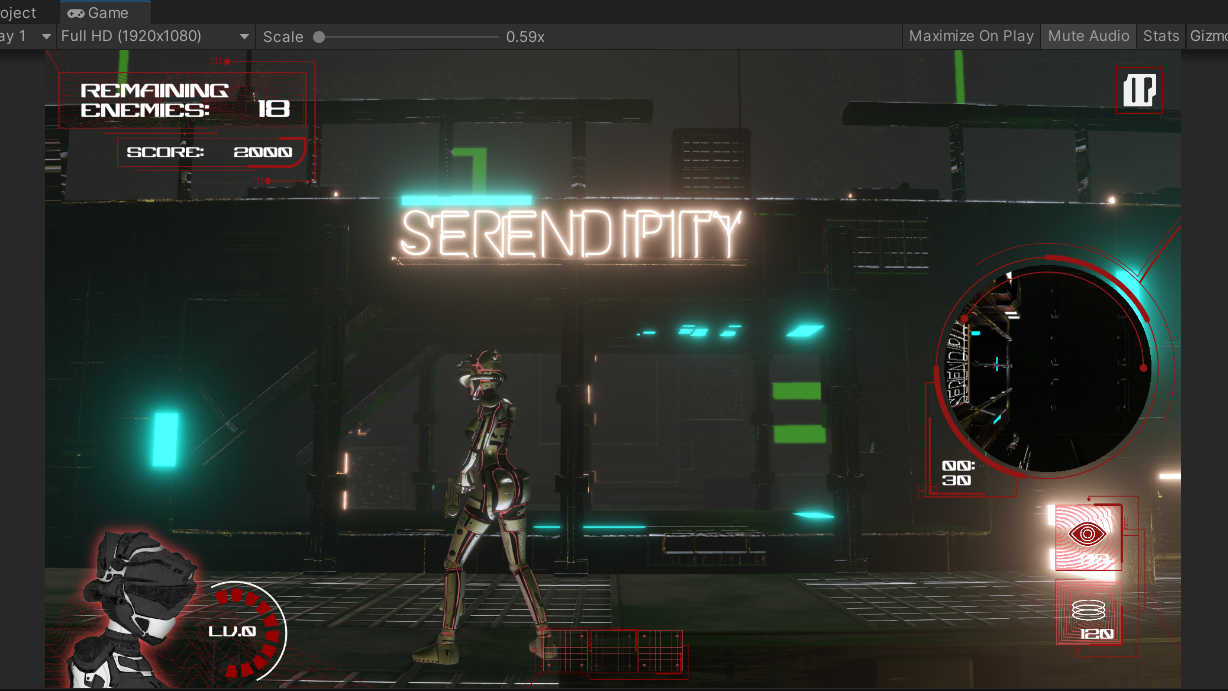This screenshot has width=1228, height=691.
Task: Toggle Maximize On Play
Action: pos(971,36)
